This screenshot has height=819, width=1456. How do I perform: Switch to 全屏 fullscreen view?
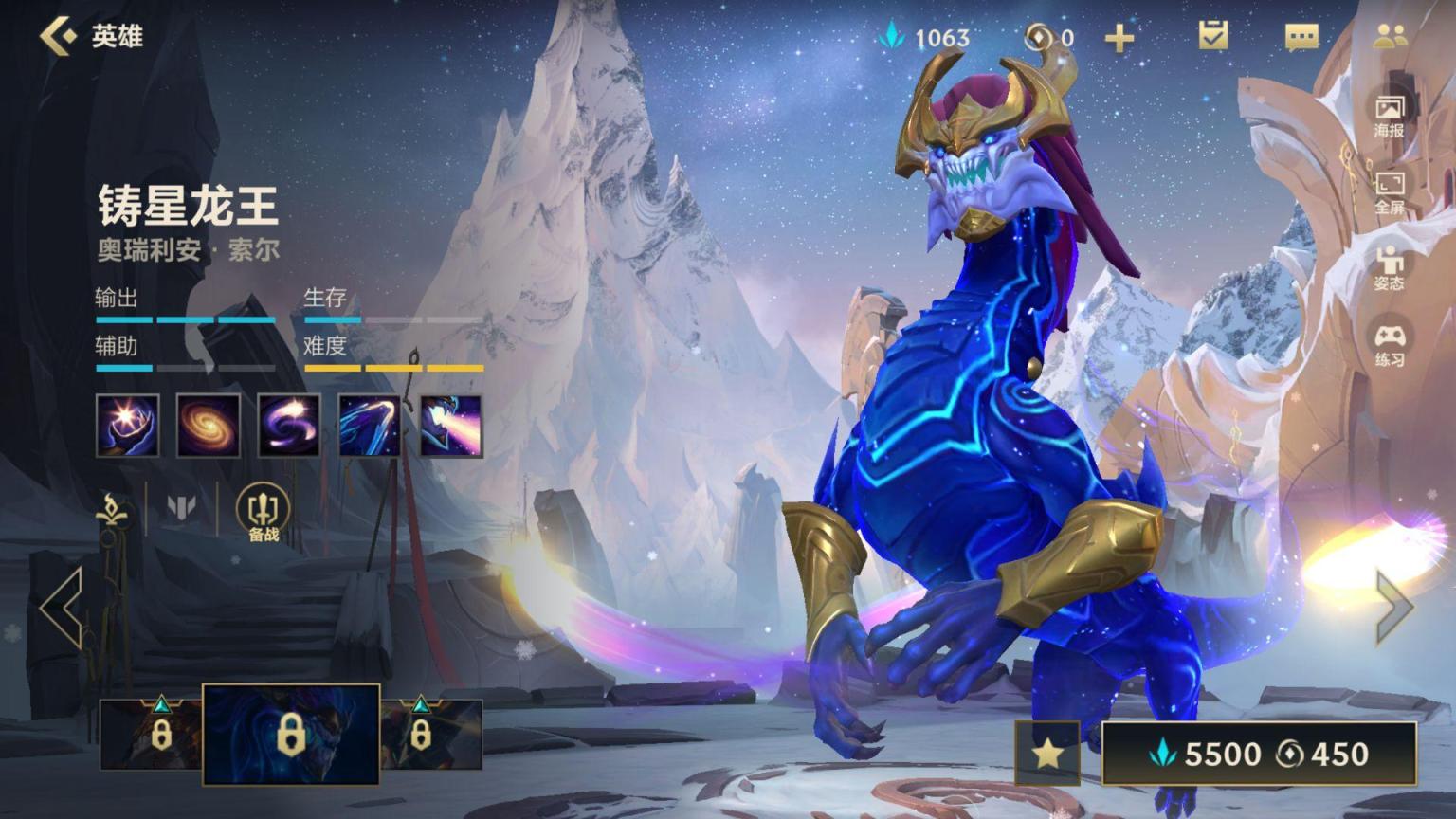pos(1389,192)
